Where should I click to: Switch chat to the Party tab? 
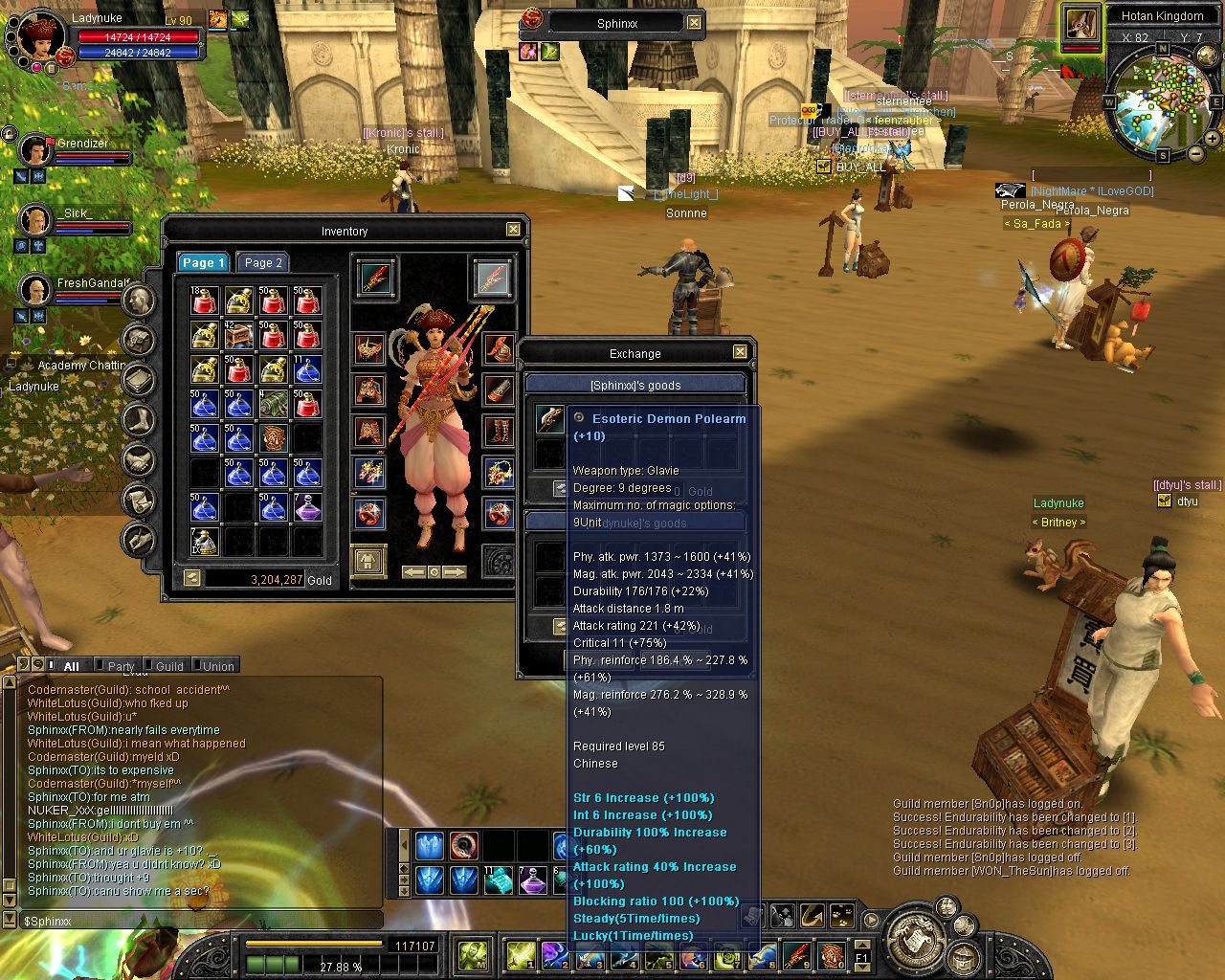[x=121, y=666]
